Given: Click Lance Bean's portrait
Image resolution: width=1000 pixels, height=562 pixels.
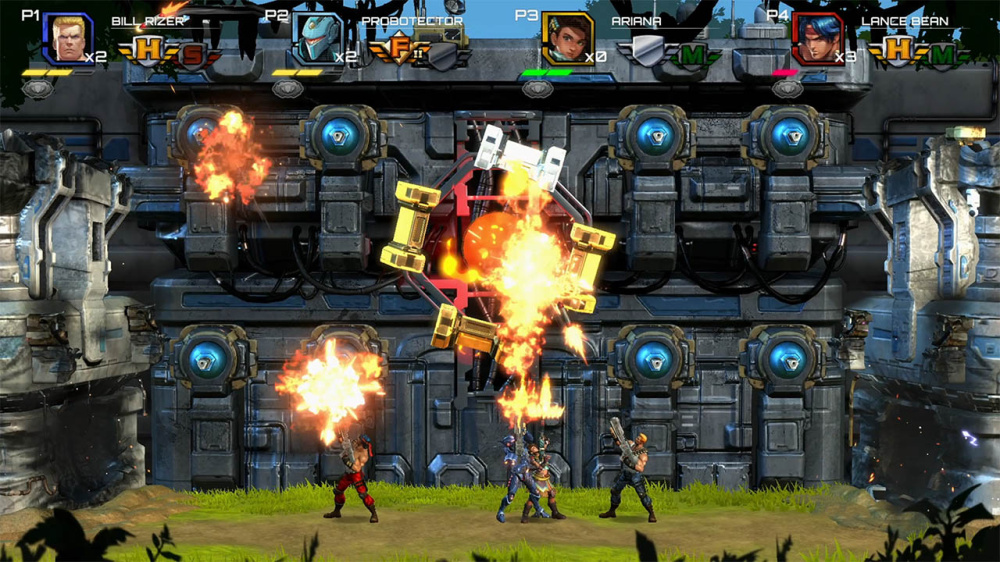Looking at the screenshot, I should pos(817,39).
